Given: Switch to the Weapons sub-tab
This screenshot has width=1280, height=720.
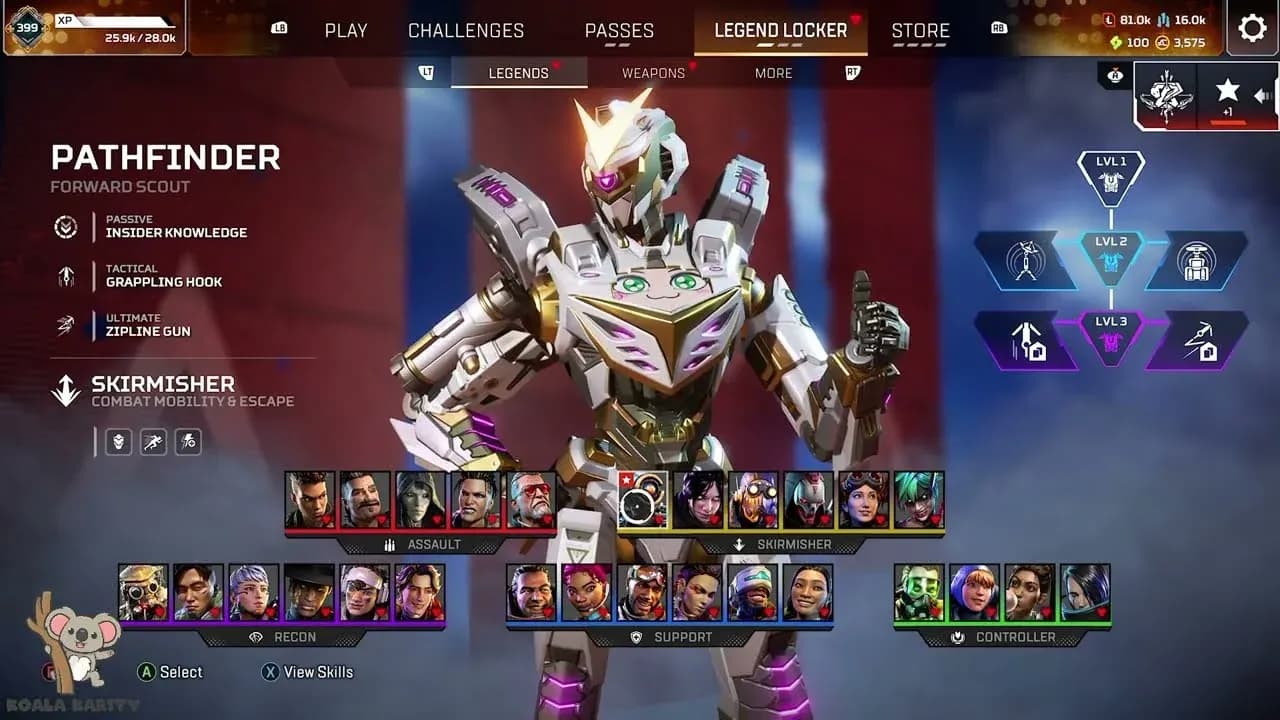Looking at the screenshot, I should tap(653, 73).
